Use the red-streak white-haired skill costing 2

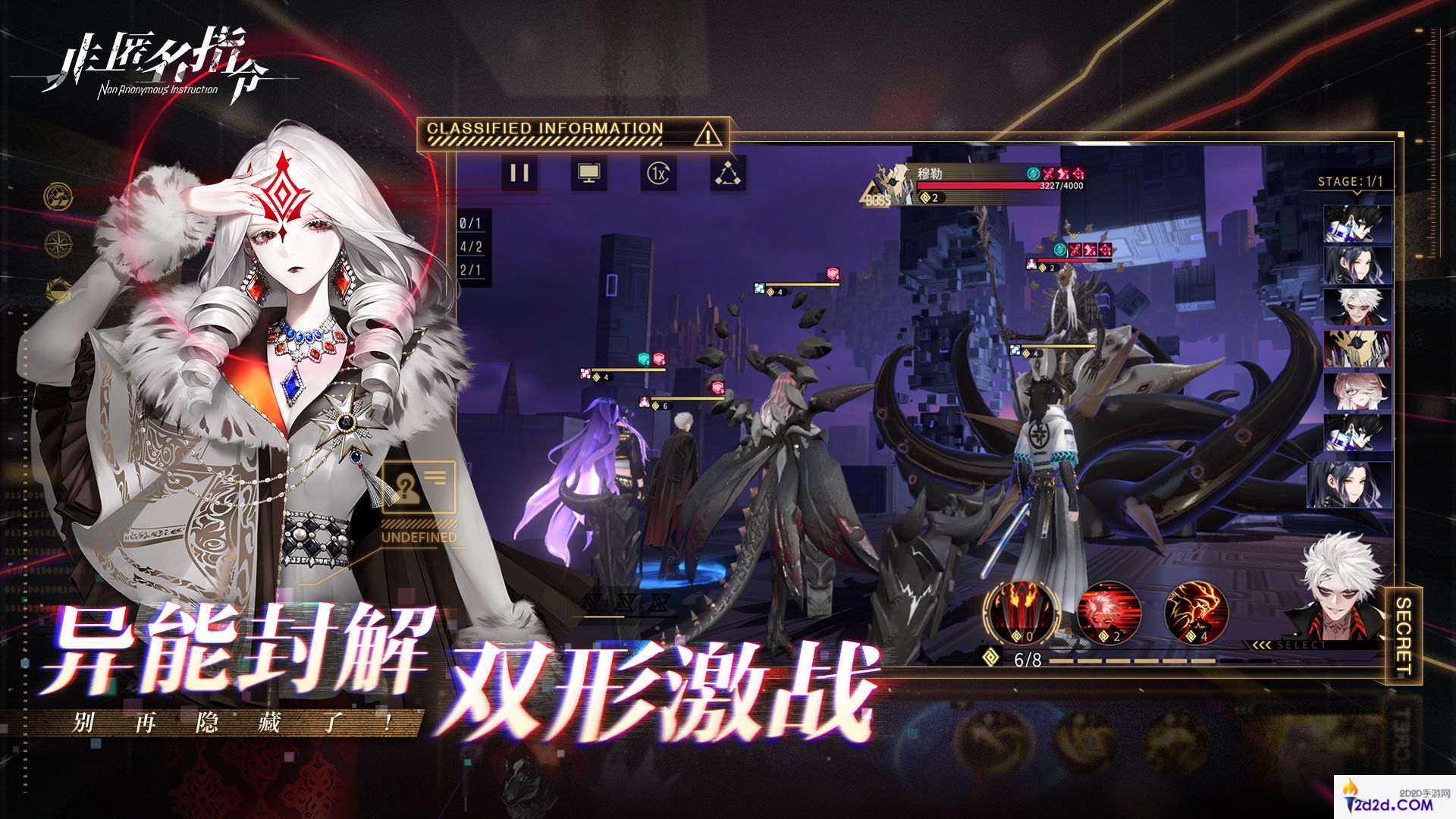point(1108,611)
